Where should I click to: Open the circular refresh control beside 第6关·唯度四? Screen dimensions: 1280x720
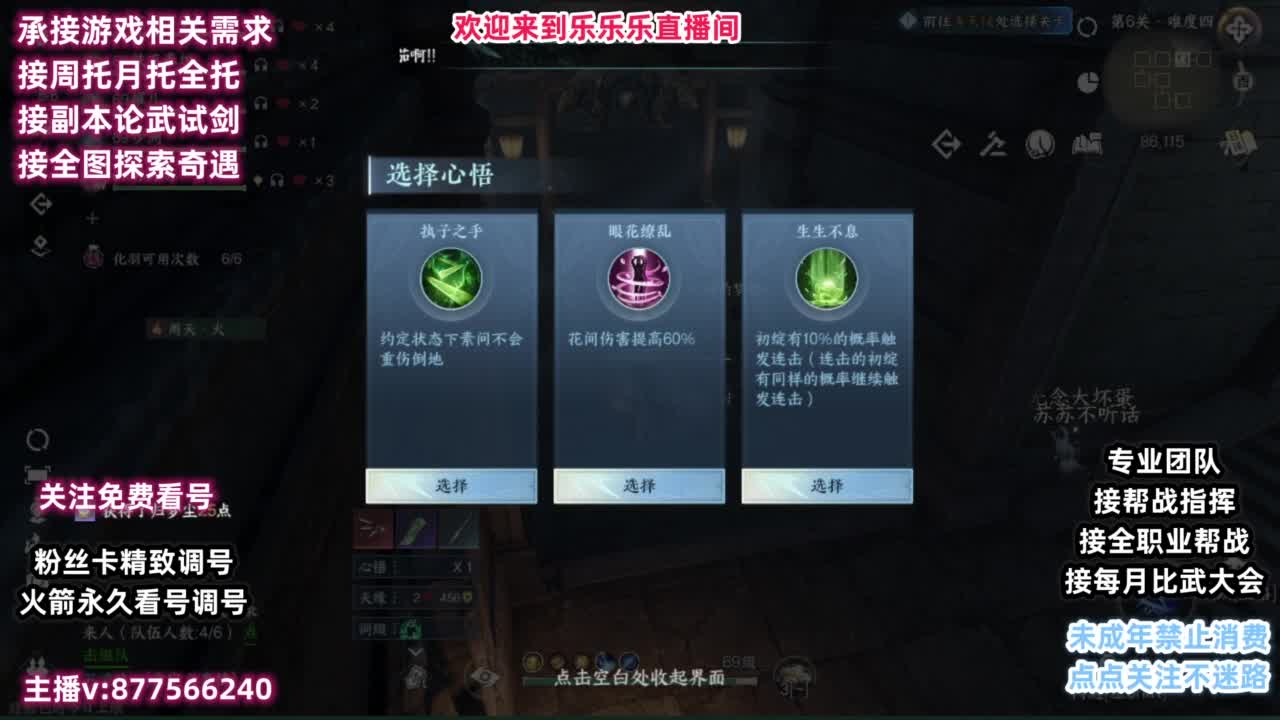(x=1086, y=25)
